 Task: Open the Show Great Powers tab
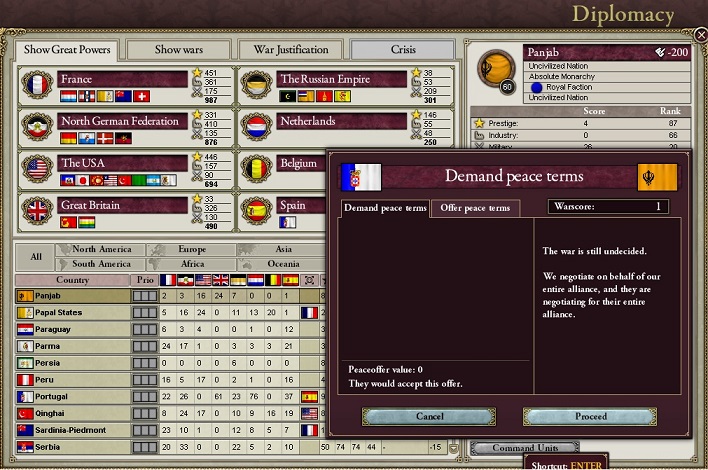[67, 49]
